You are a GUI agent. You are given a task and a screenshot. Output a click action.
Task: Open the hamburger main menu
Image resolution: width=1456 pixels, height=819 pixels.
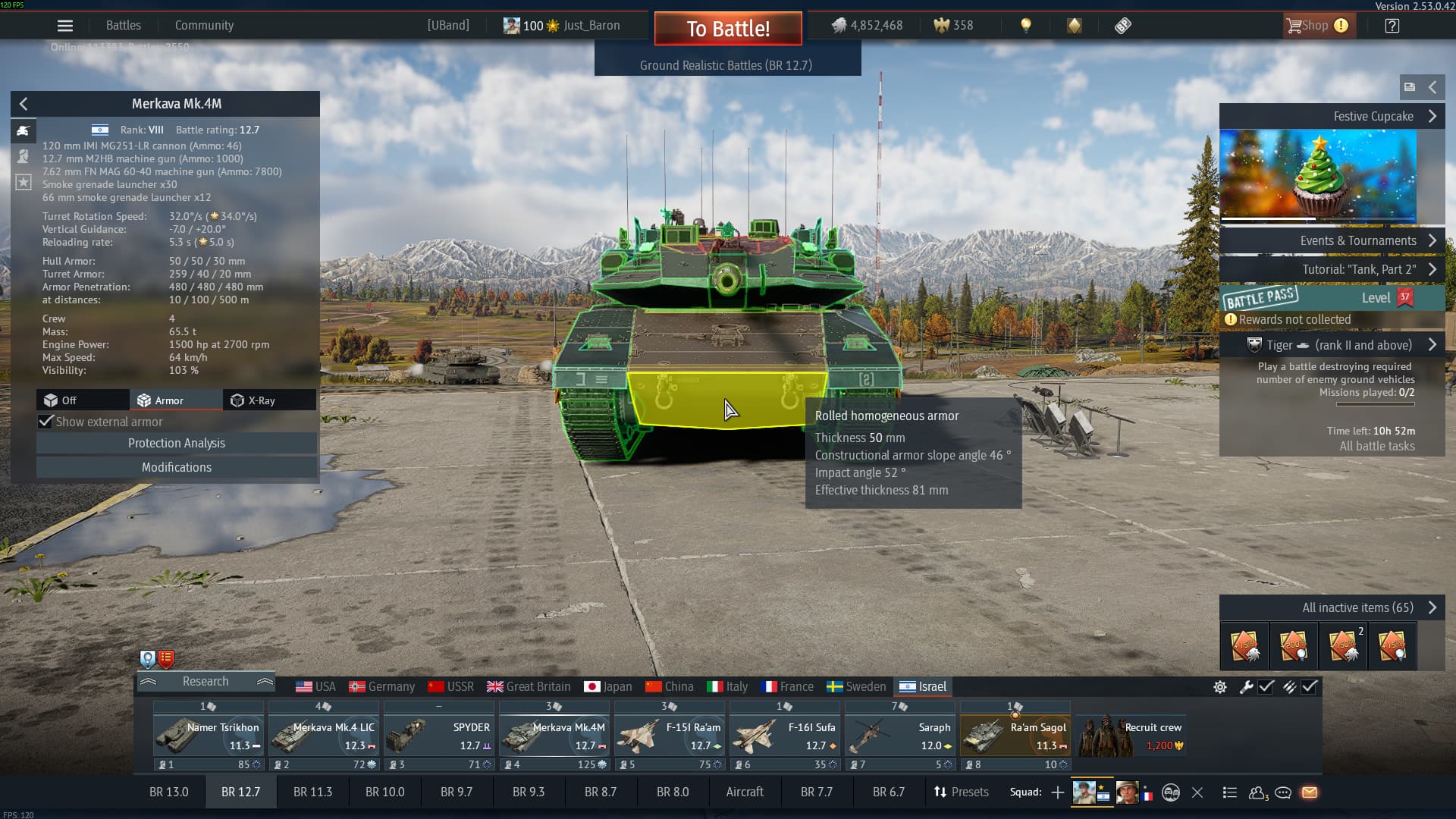65,26
